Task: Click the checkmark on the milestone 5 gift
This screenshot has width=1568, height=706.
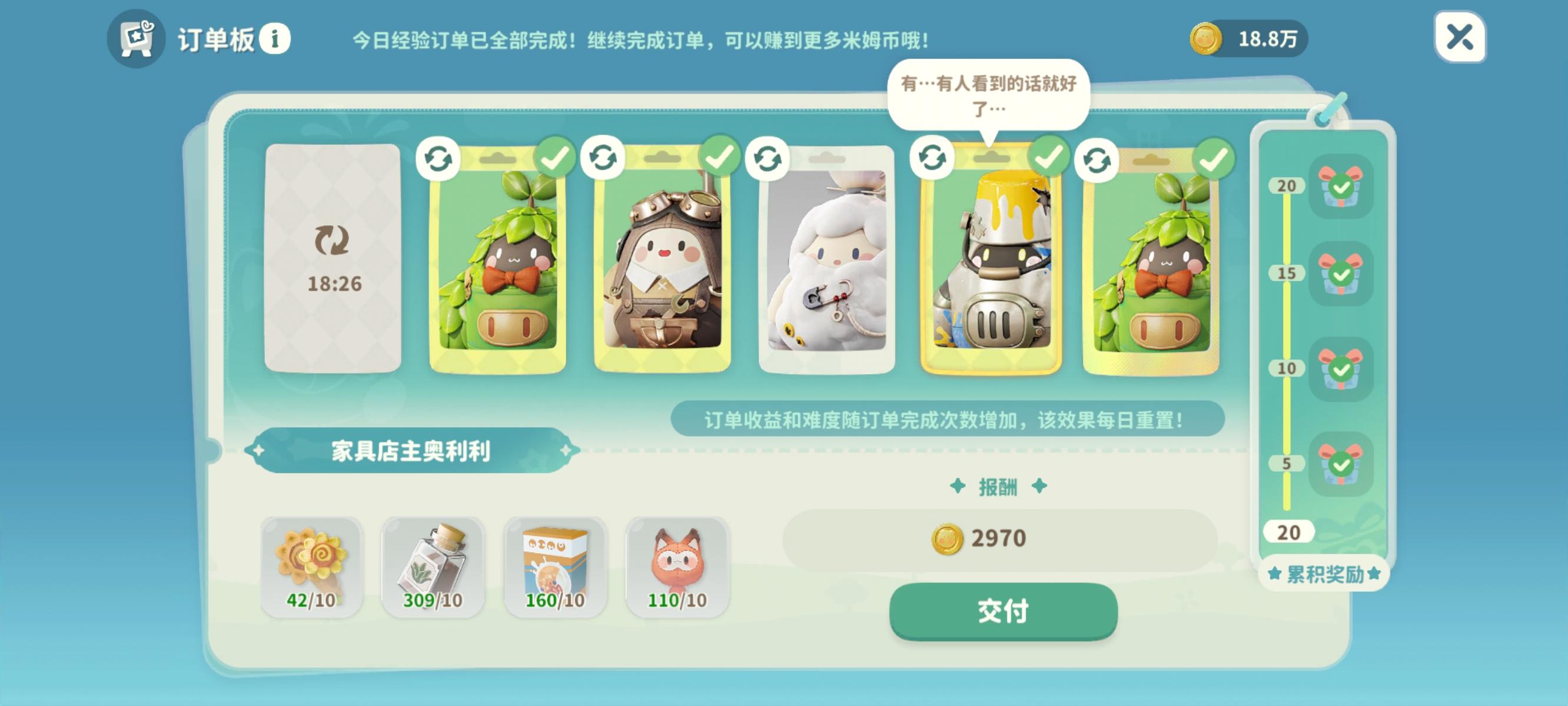Action: (1341, 465)
